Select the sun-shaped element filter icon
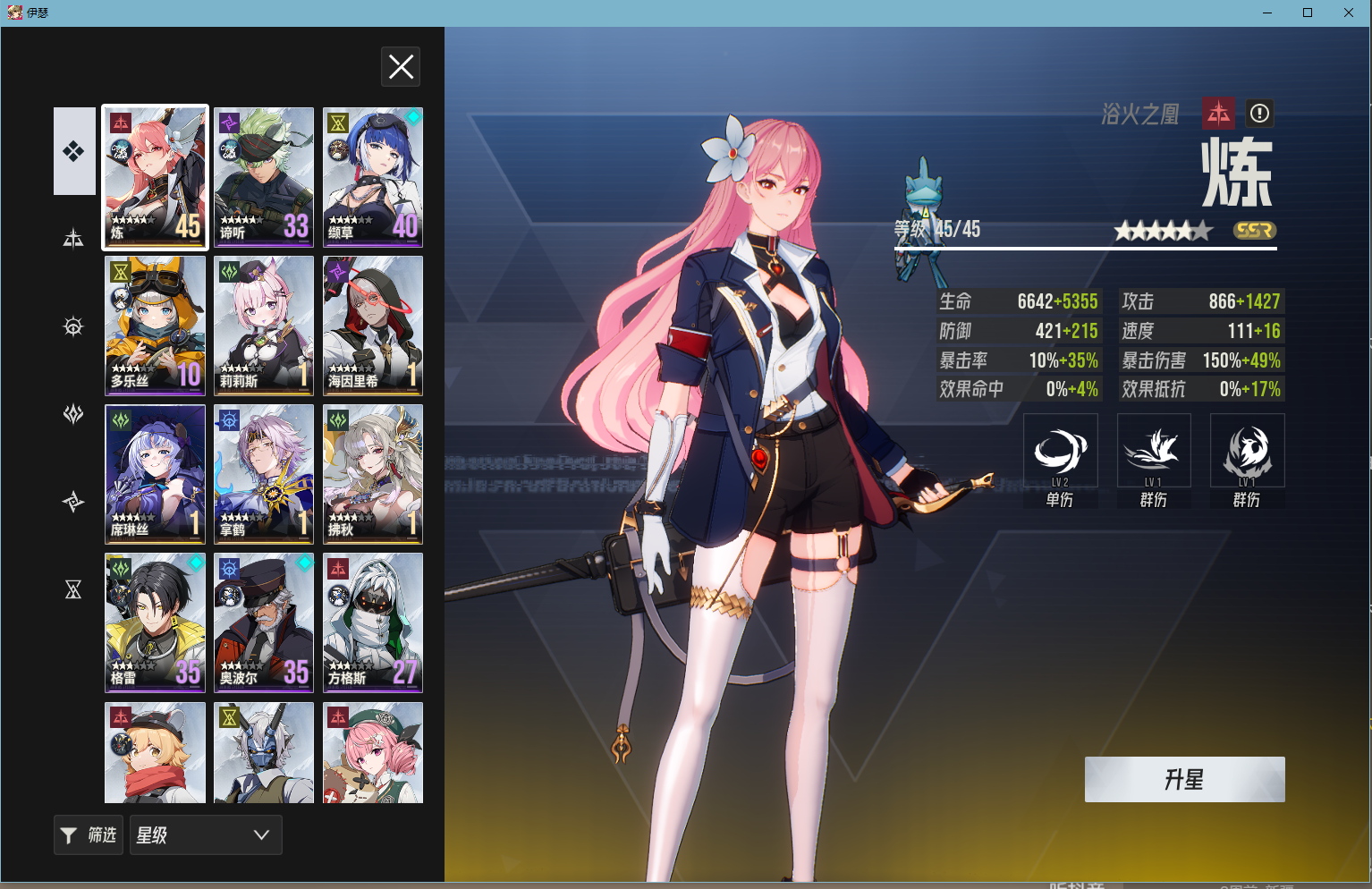Screen dimensions: 1372x889 pyautogui.click(x=74, y=326)
